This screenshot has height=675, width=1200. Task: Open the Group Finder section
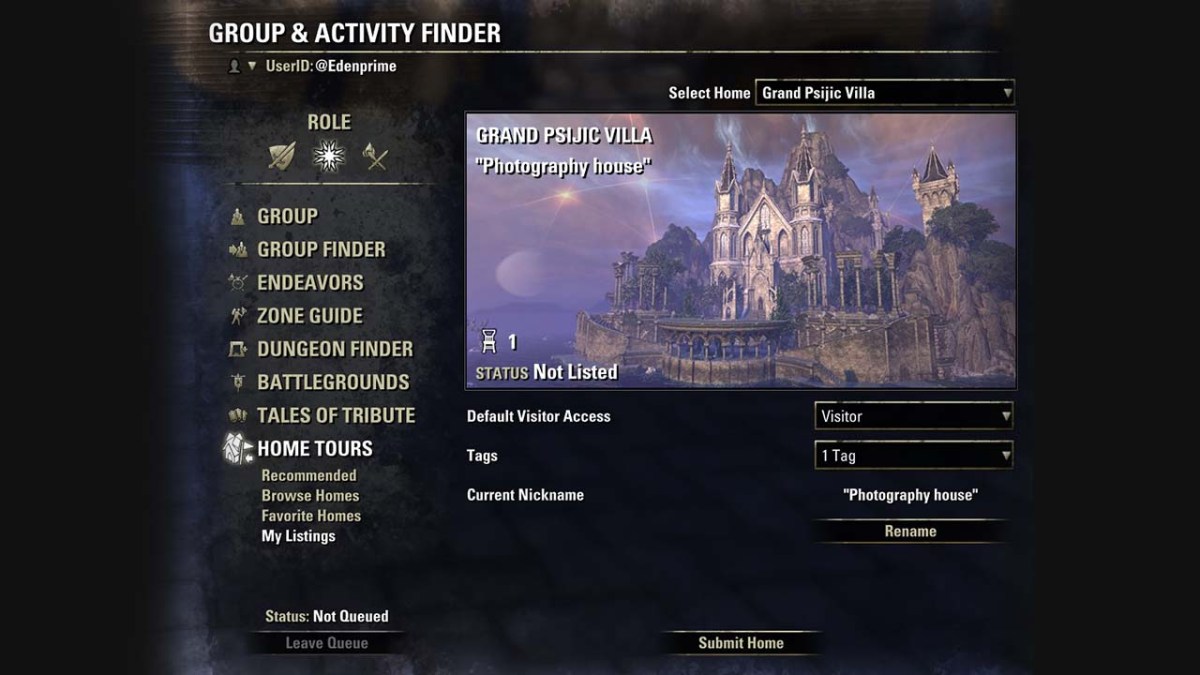pos(320,249)
